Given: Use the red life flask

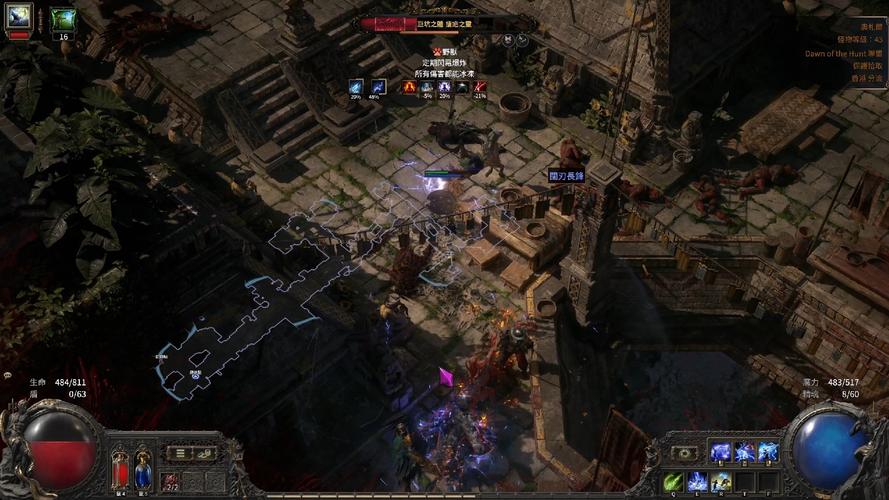Looking at the screenshot, I should pos(120,469).
